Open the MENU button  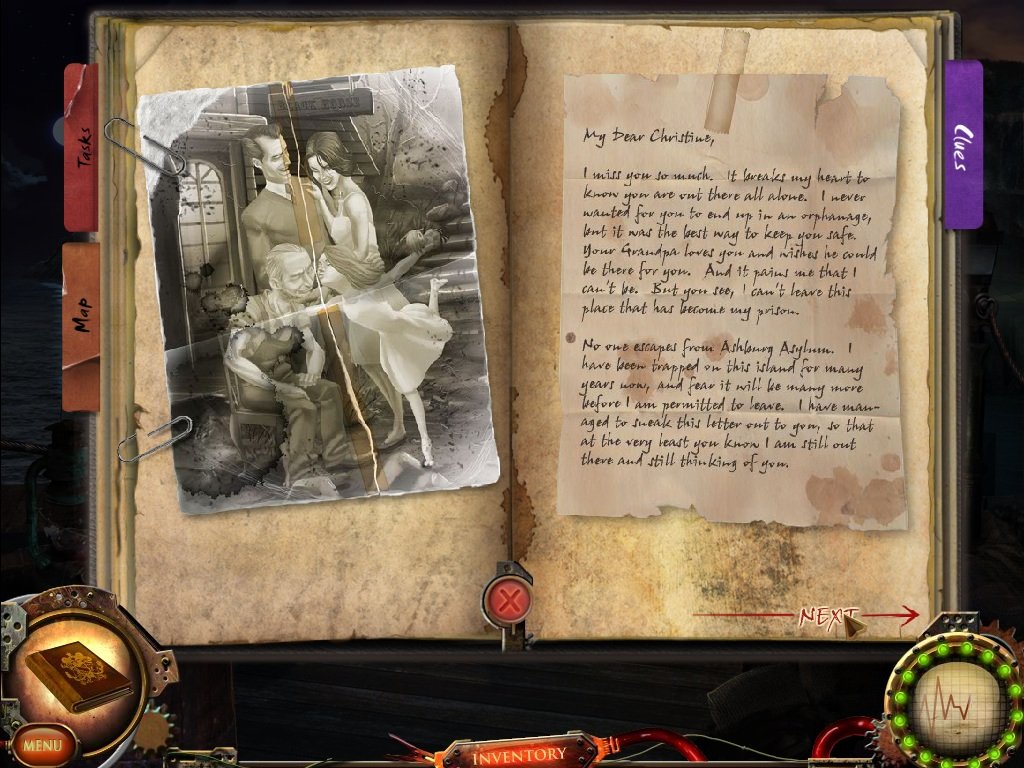tap(43, 745)
